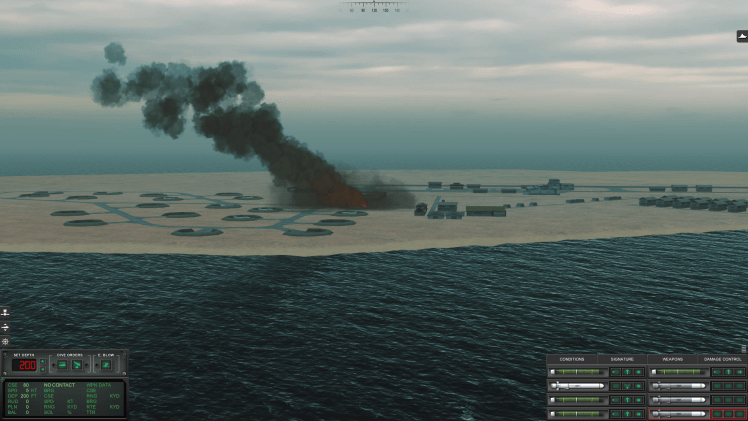The height and width of the screenshot is (421, 748).
Task: Click the surface ship silhouette icon
Action: pos(5,313)
